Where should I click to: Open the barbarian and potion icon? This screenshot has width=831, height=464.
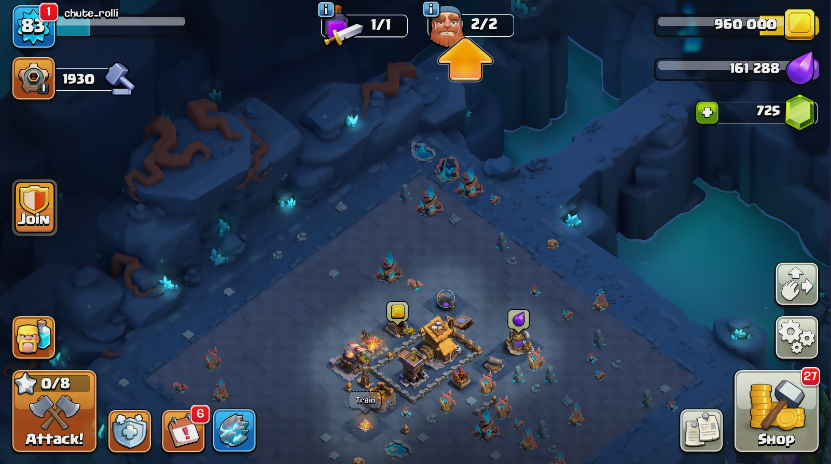pyautogui.click(x=34, y=338)
